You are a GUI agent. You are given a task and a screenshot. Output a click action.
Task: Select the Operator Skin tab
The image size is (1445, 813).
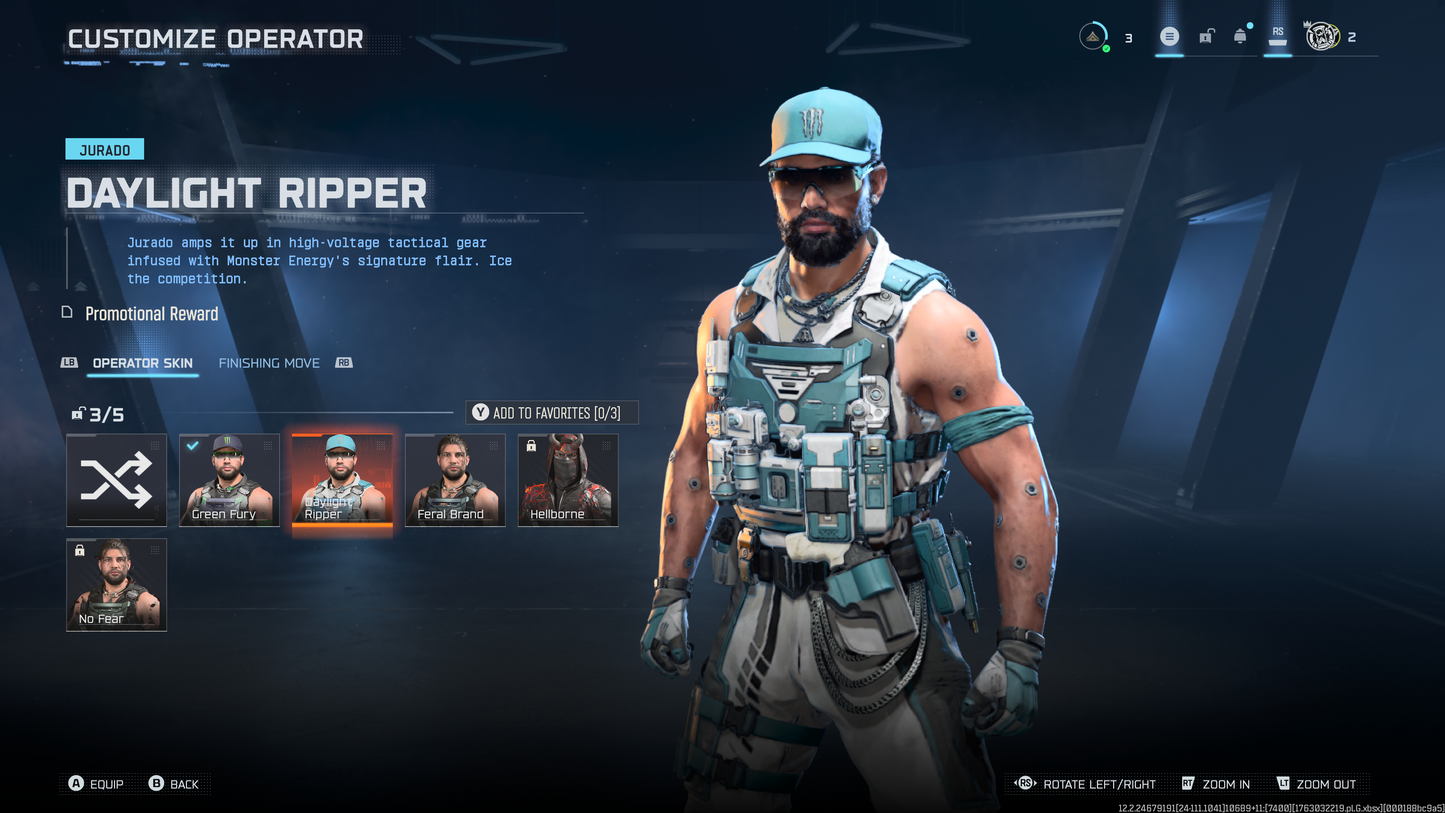point(142,363)
